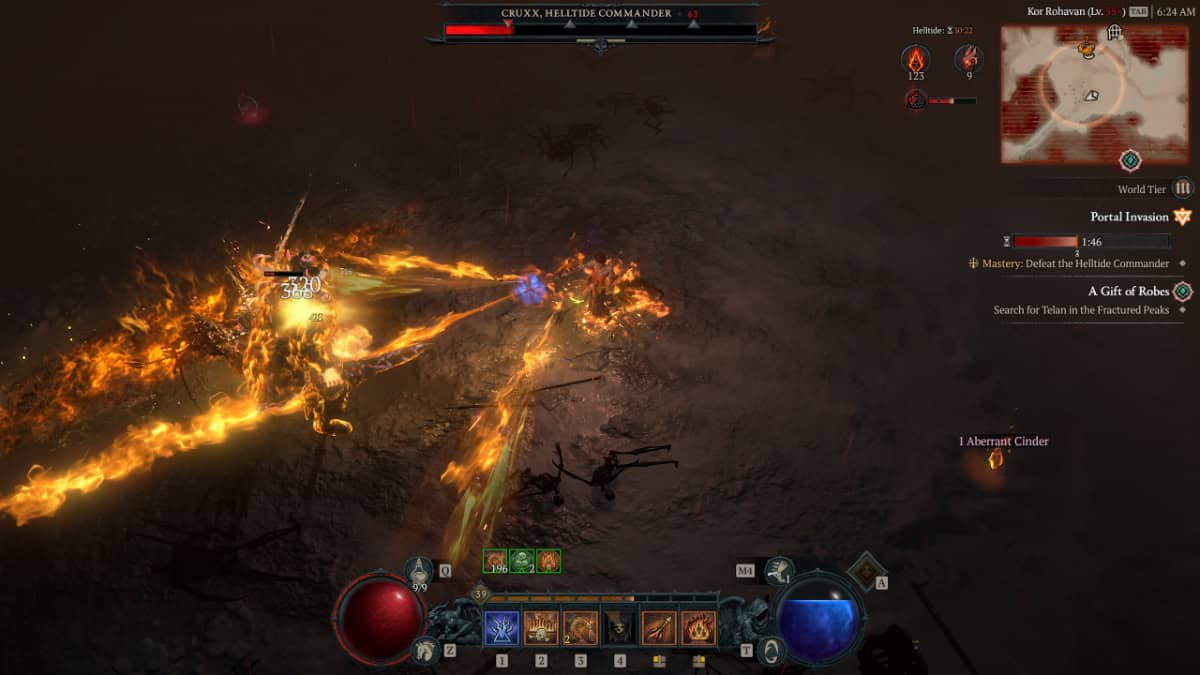Drink a healing potion

(420, 573)
